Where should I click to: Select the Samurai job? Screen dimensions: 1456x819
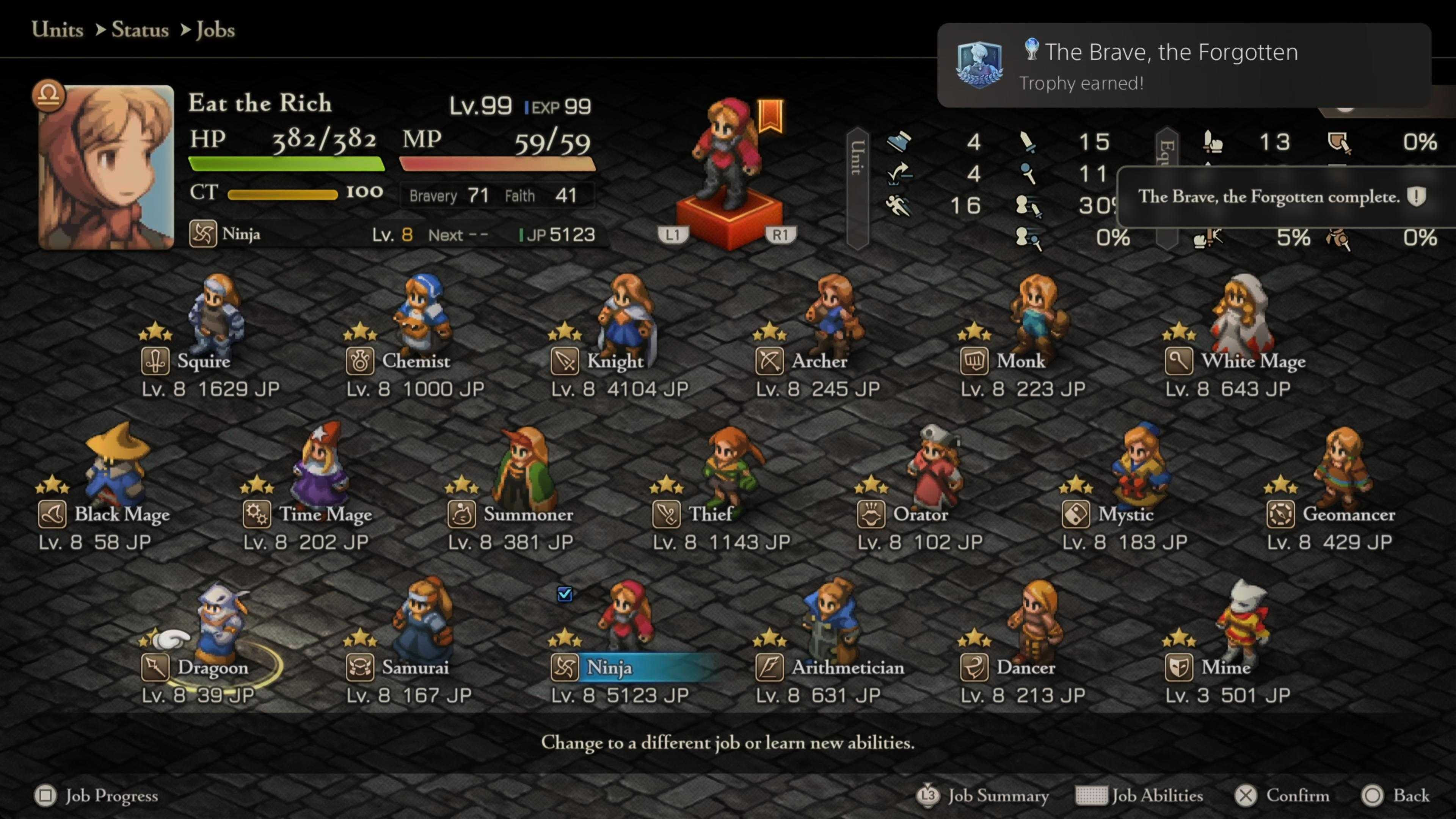(x=415, y=667)
